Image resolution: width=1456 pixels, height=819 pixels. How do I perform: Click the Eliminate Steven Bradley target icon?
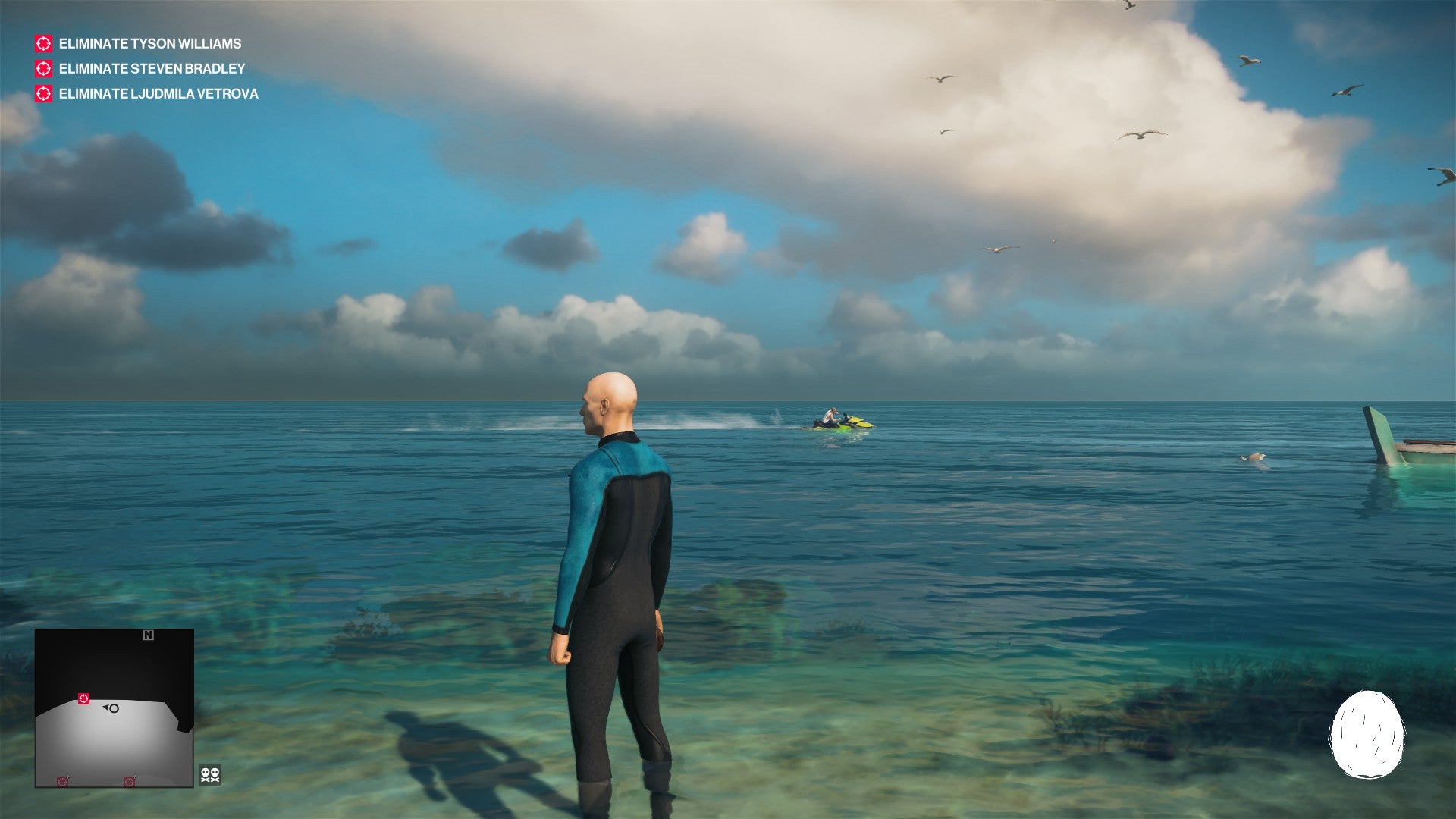[42, 69]
